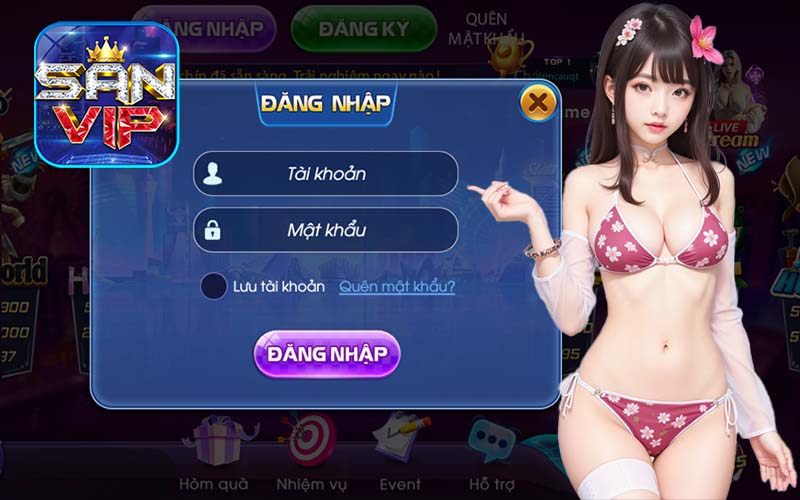The image size is (800, 500).
Task: Toggle the Lưu tài khoản checkbox
Action: (x=214, y=286)
